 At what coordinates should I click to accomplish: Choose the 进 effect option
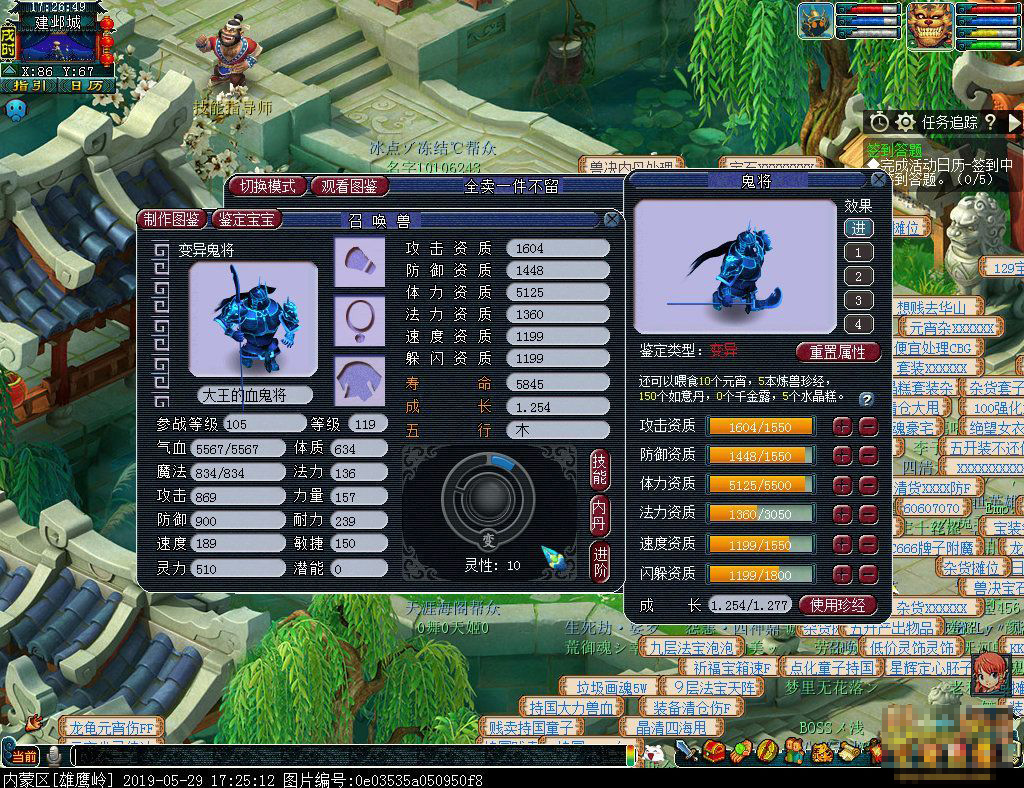tap(858, 228)
